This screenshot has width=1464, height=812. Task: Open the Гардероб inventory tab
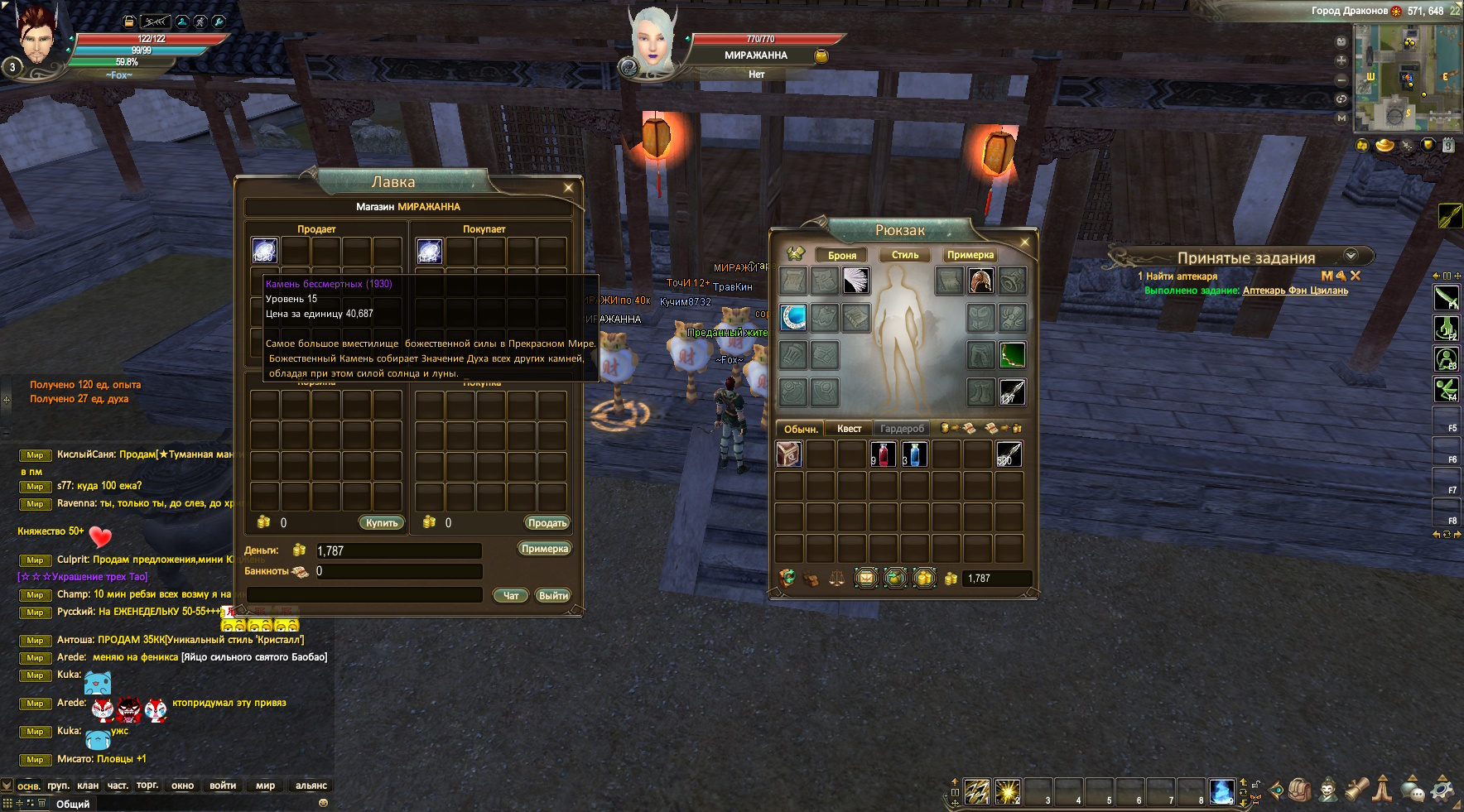pos(902,429)
